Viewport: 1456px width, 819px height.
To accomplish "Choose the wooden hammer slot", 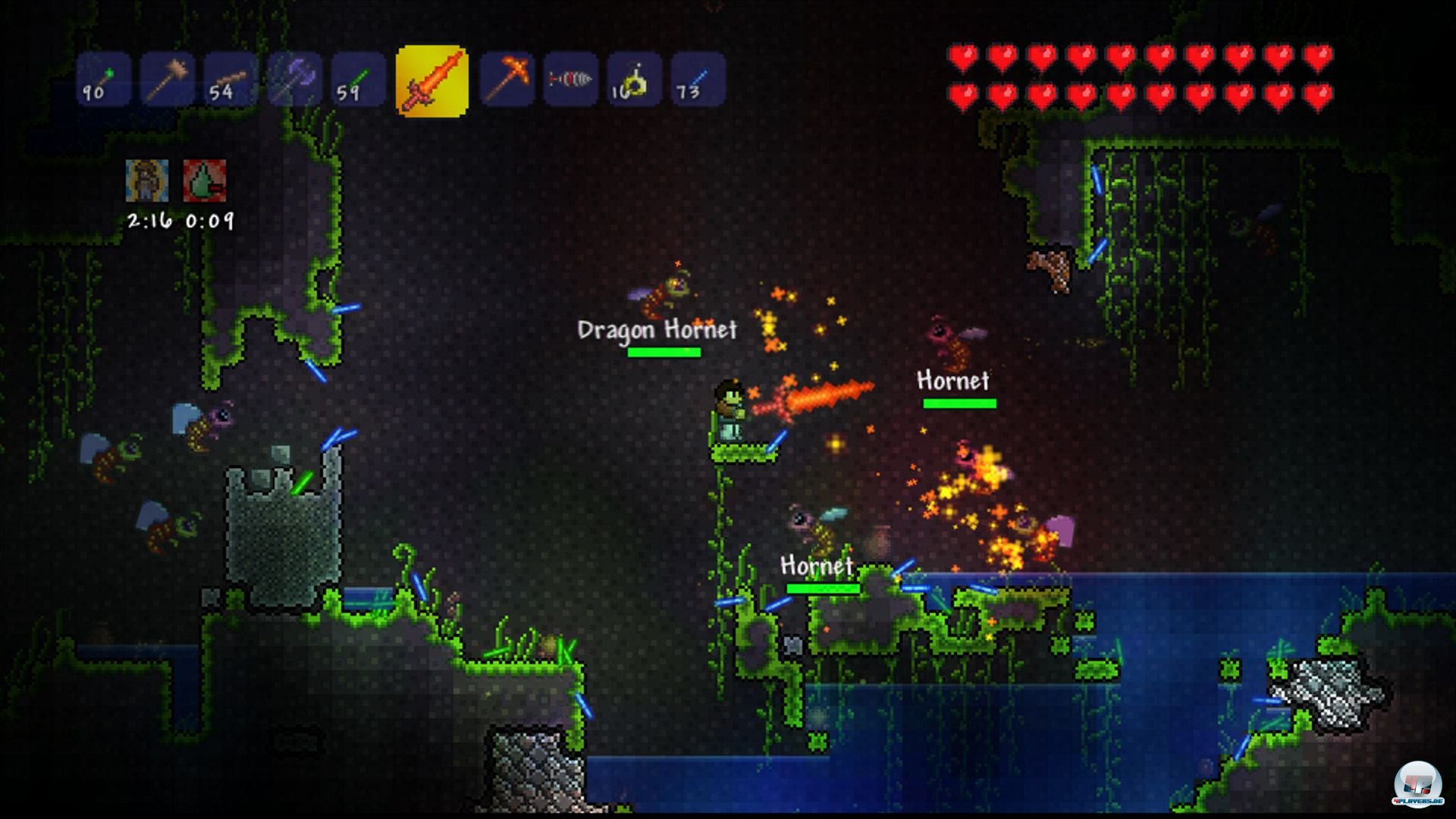I will point(167,79).
